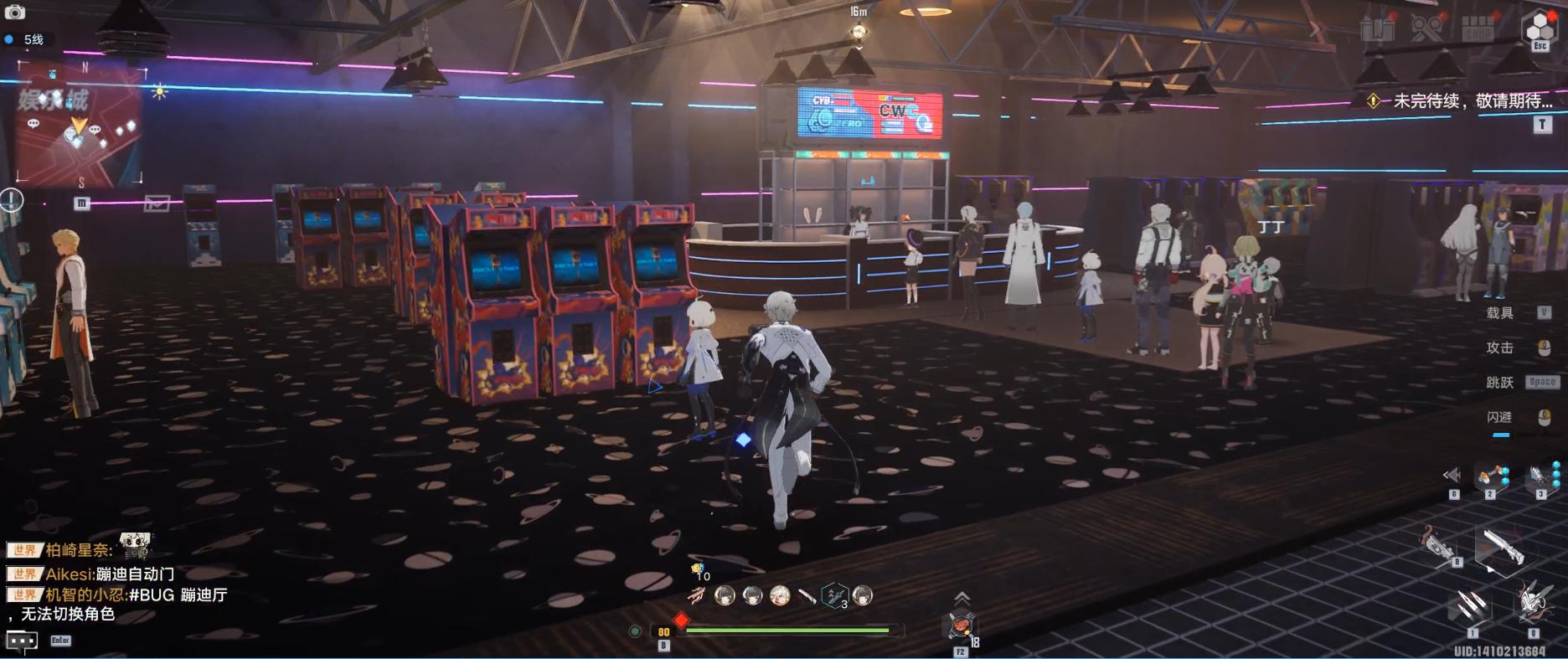Open the exclamation notice icon

pyautogui.click(x=12, y=199)
